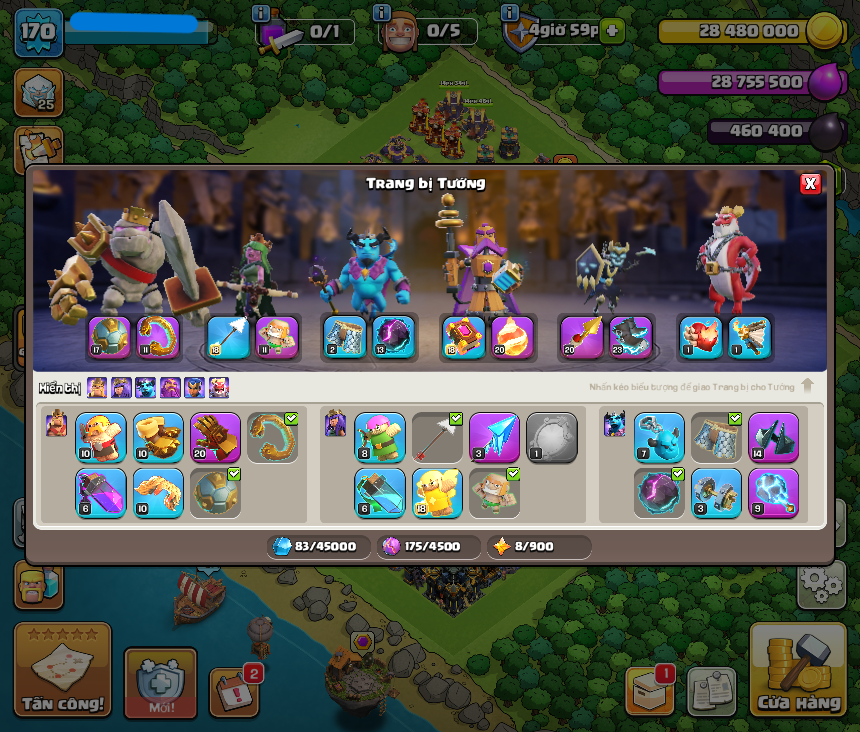Choose the Healer Puppet, level 18
The height and width of the screenshot is (732, 860).
437,493
